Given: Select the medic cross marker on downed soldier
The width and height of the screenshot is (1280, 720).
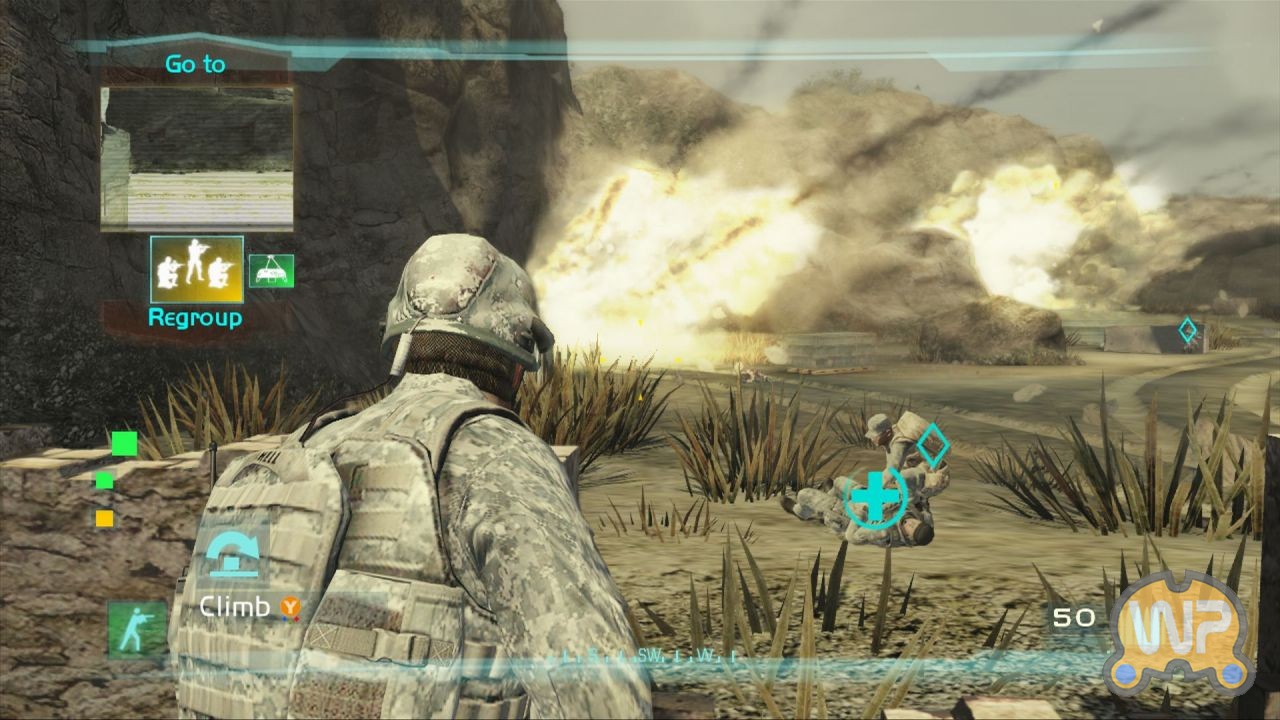Looking at the screenshot, I should (x=876, y=497).
